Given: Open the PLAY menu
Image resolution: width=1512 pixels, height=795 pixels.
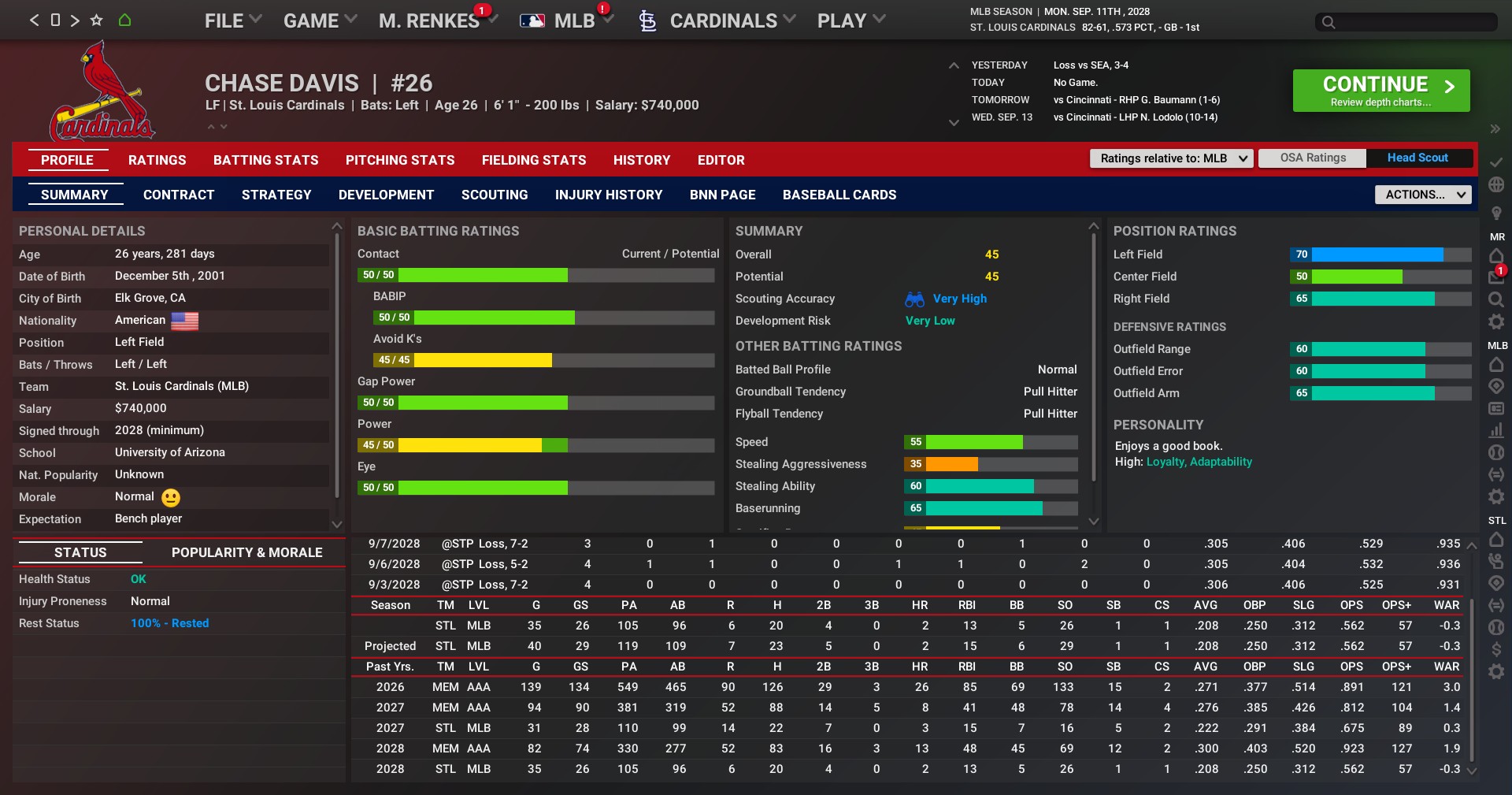Looking at the screenshot, I should point(850,21).
